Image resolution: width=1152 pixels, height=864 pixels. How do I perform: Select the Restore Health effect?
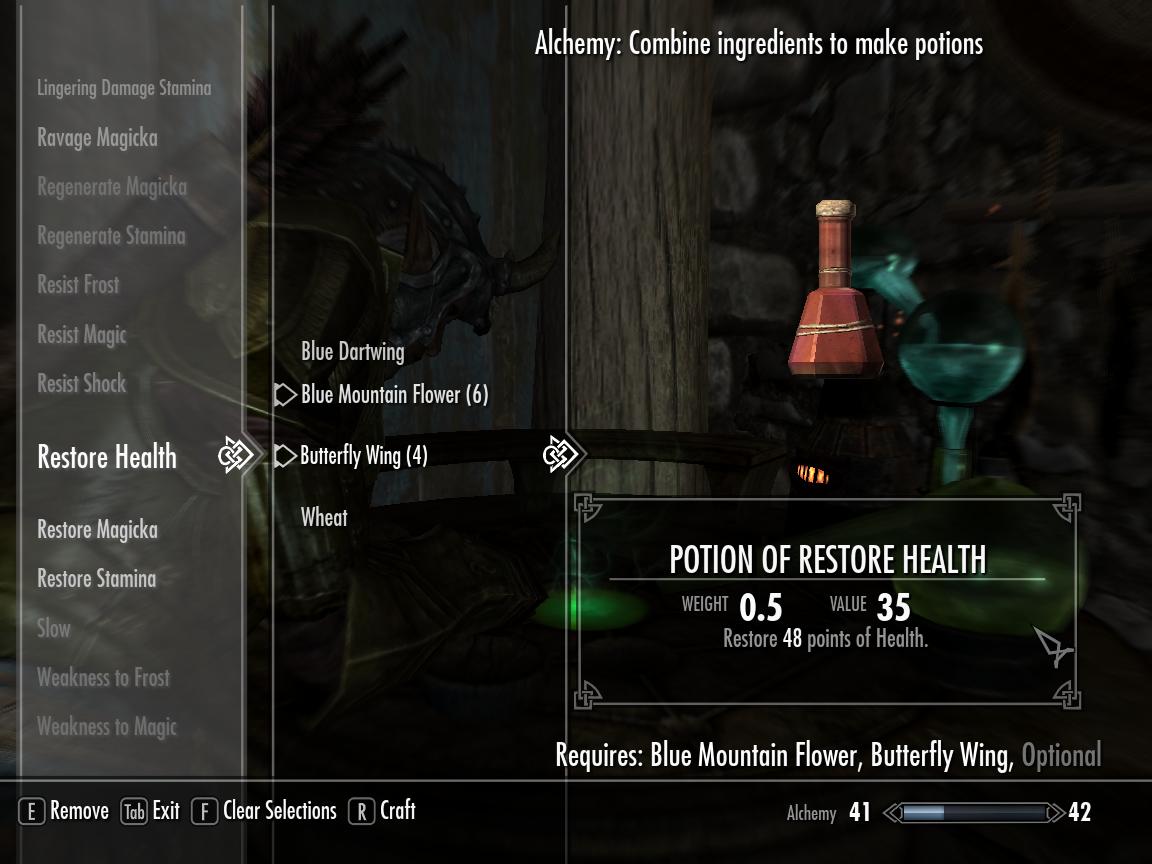[x=107, y=457]
